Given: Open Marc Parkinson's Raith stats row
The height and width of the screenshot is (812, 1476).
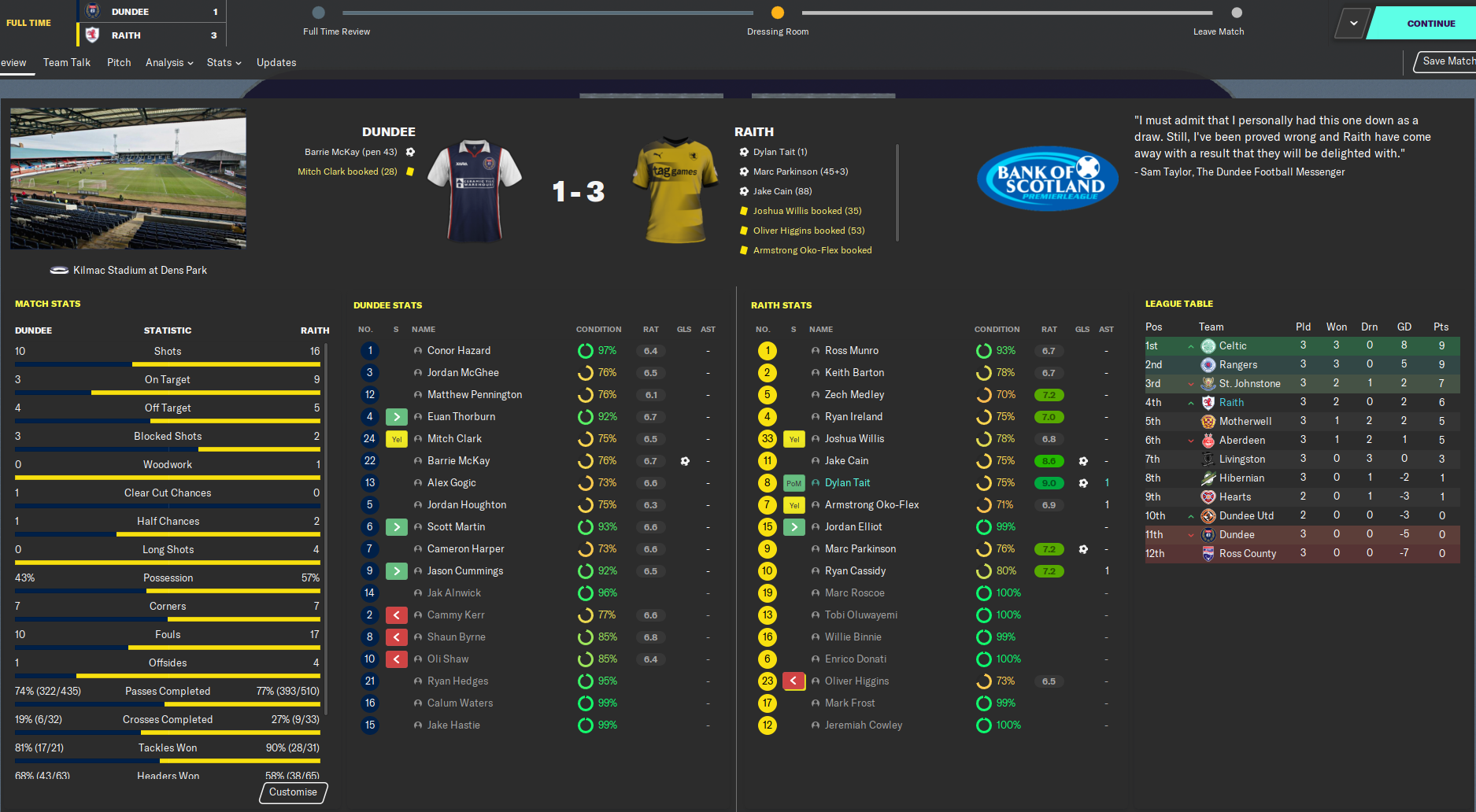Looking at the screenshot, I should click(860, 549).
